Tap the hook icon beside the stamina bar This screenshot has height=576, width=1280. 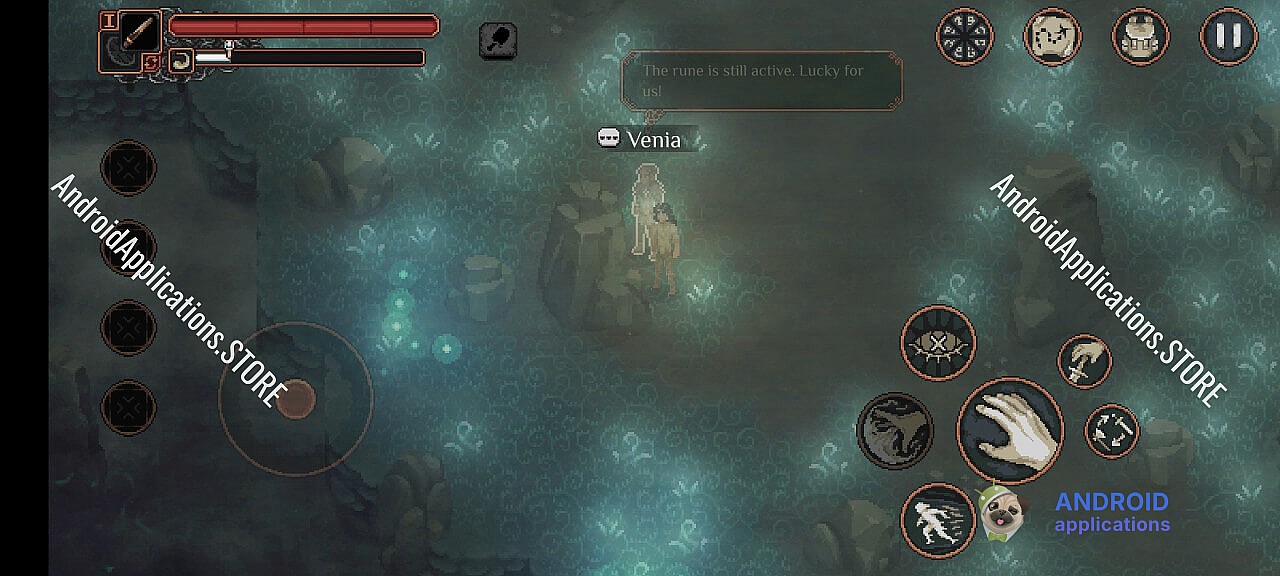point(181,60)
